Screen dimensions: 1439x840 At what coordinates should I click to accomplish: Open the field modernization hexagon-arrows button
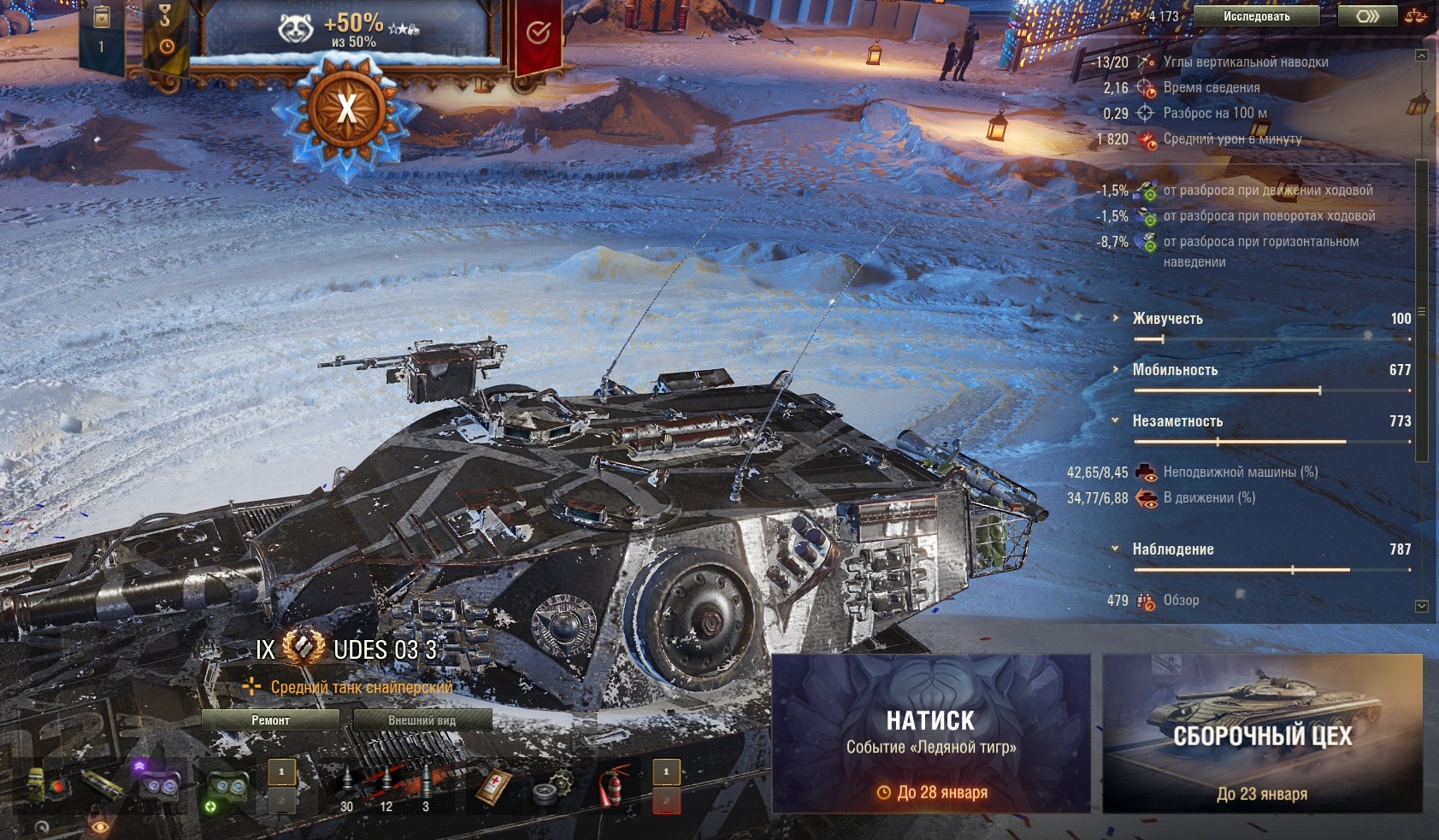tap(1367, 16)
